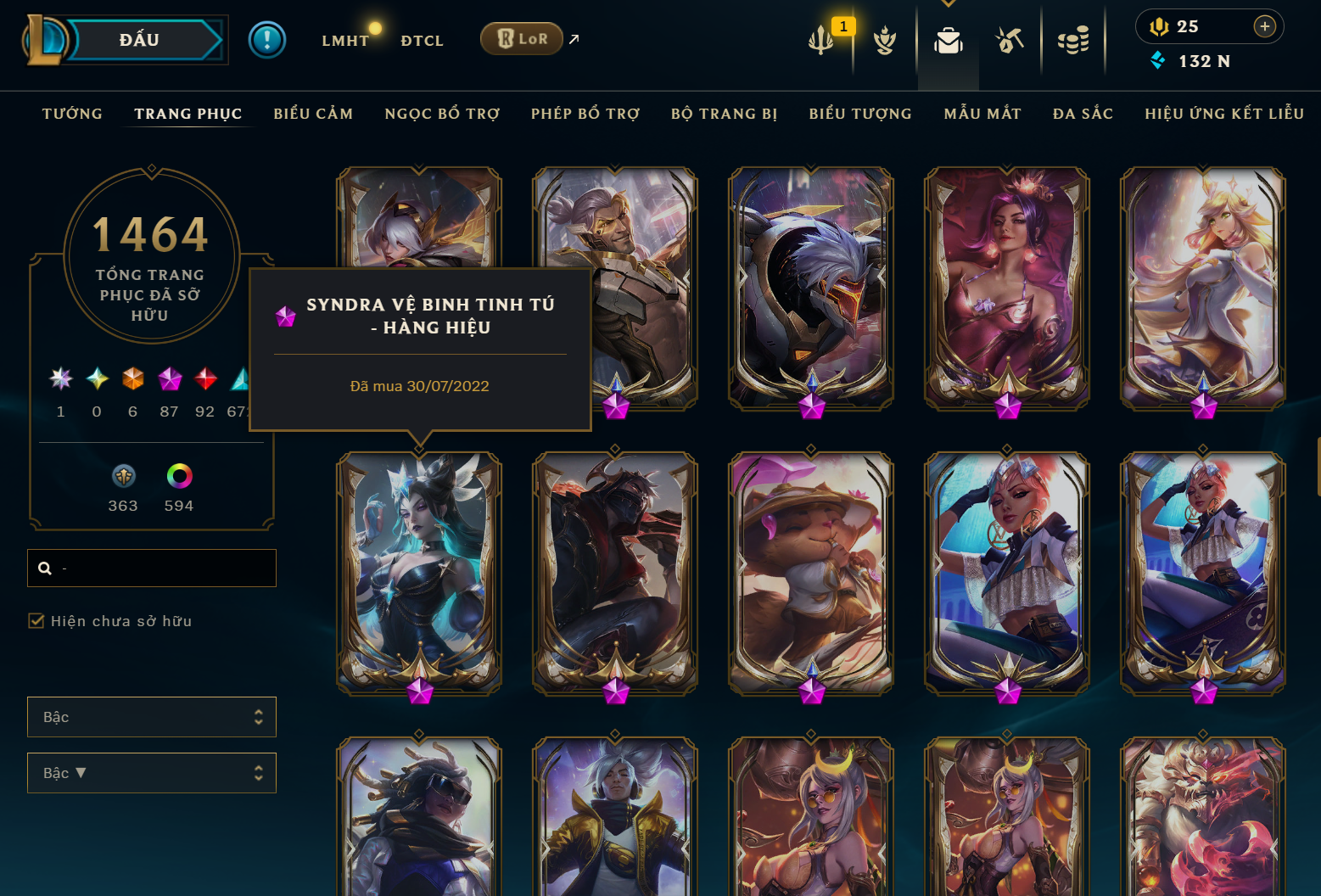
Task: Select the mythic purple gem rarity filter
Action: (169, 379)
